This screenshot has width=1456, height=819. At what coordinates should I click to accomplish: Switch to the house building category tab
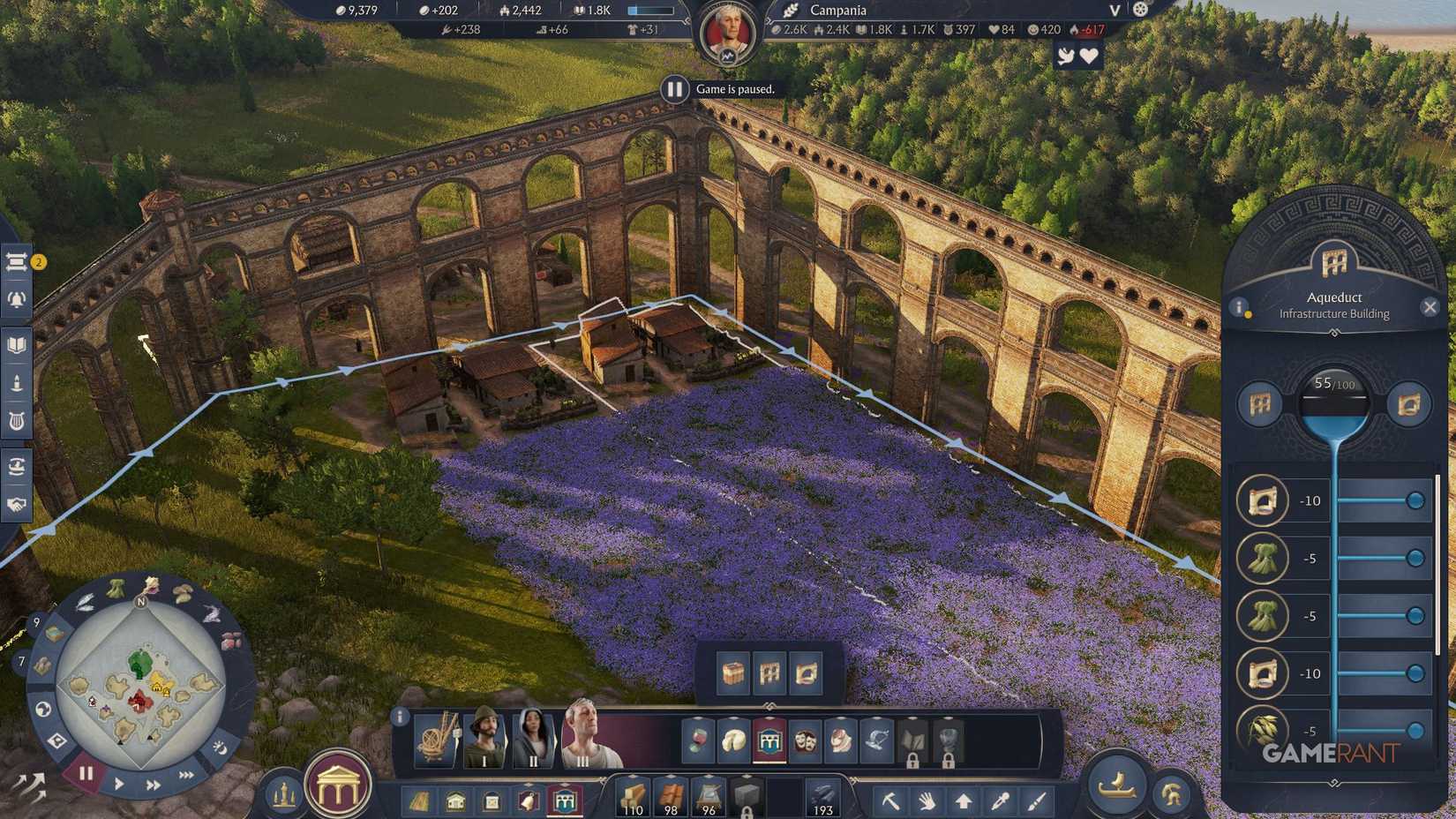456,802
